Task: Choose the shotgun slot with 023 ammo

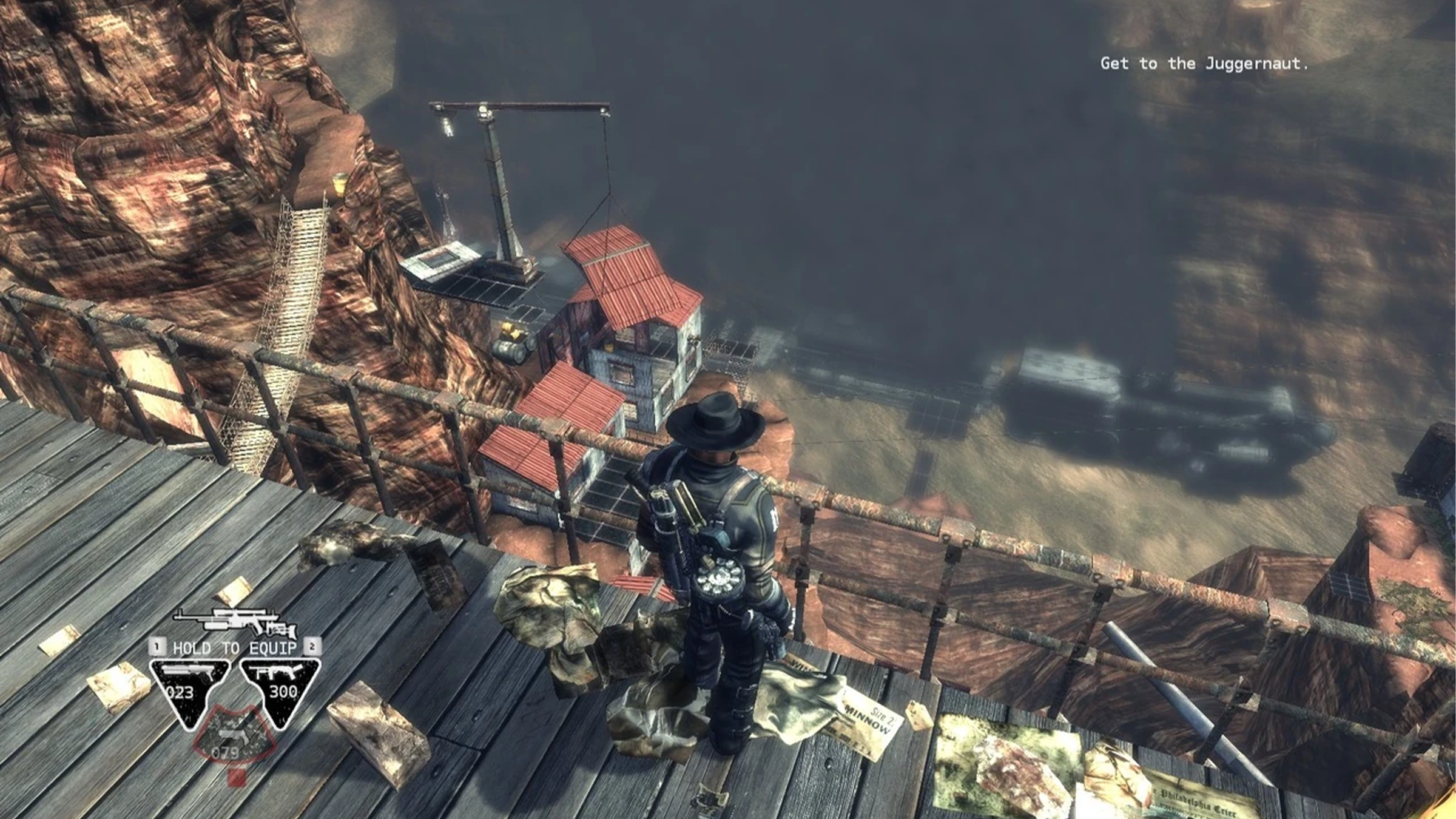Action: 189,689
